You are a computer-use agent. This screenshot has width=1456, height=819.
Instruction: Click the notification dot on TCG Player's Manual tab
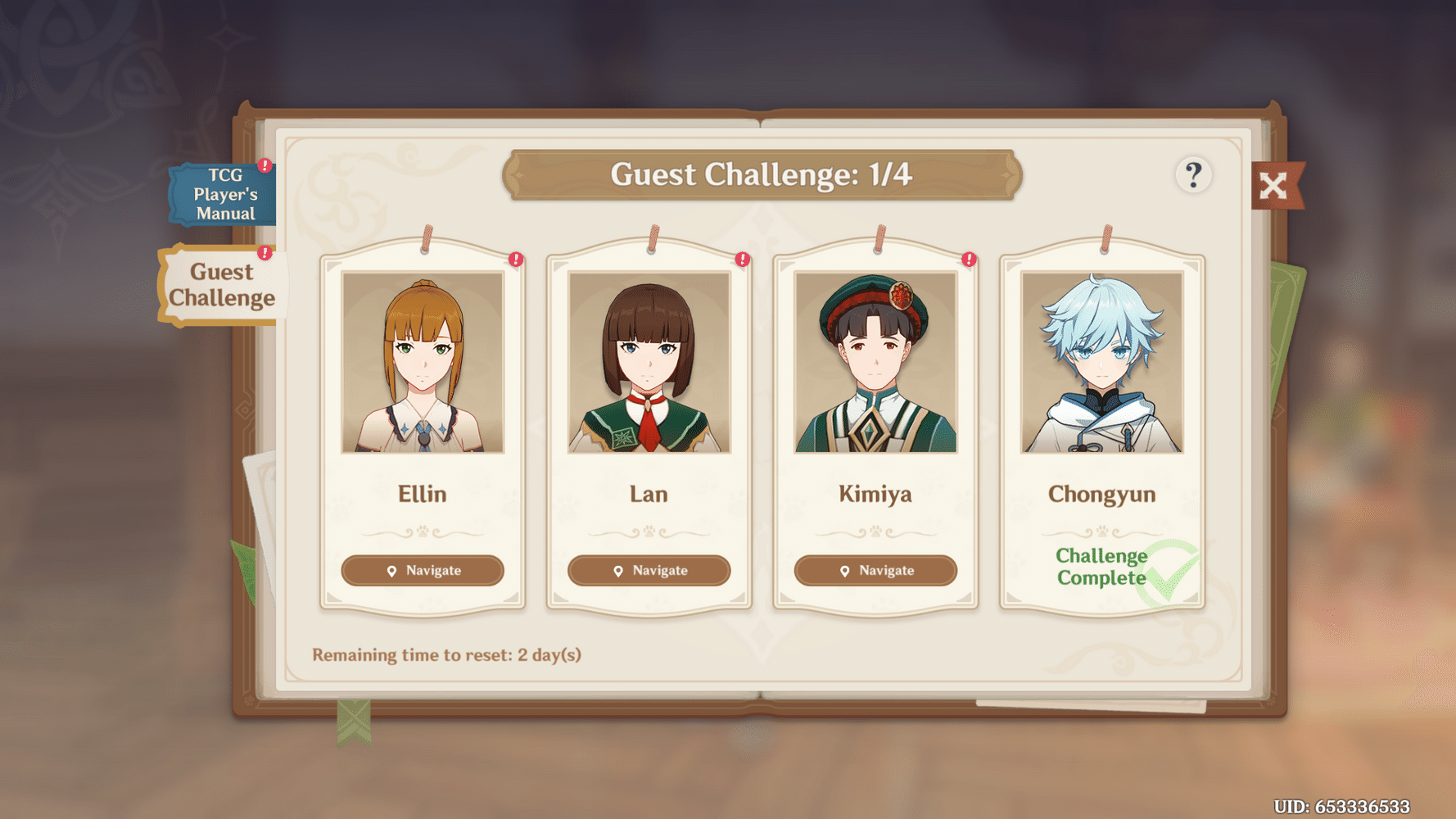click(x=264, y=165)
